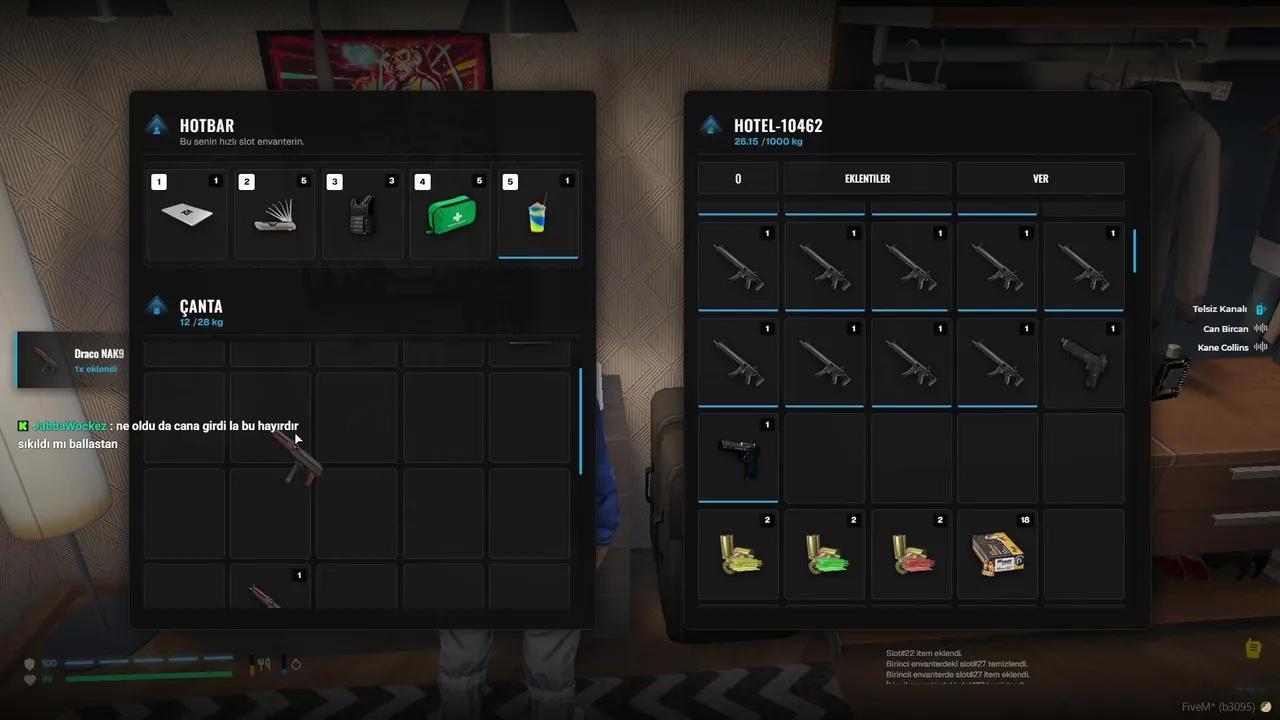
Task: Select the black pistol above the yellow ammo
Action: click(738, 456)
